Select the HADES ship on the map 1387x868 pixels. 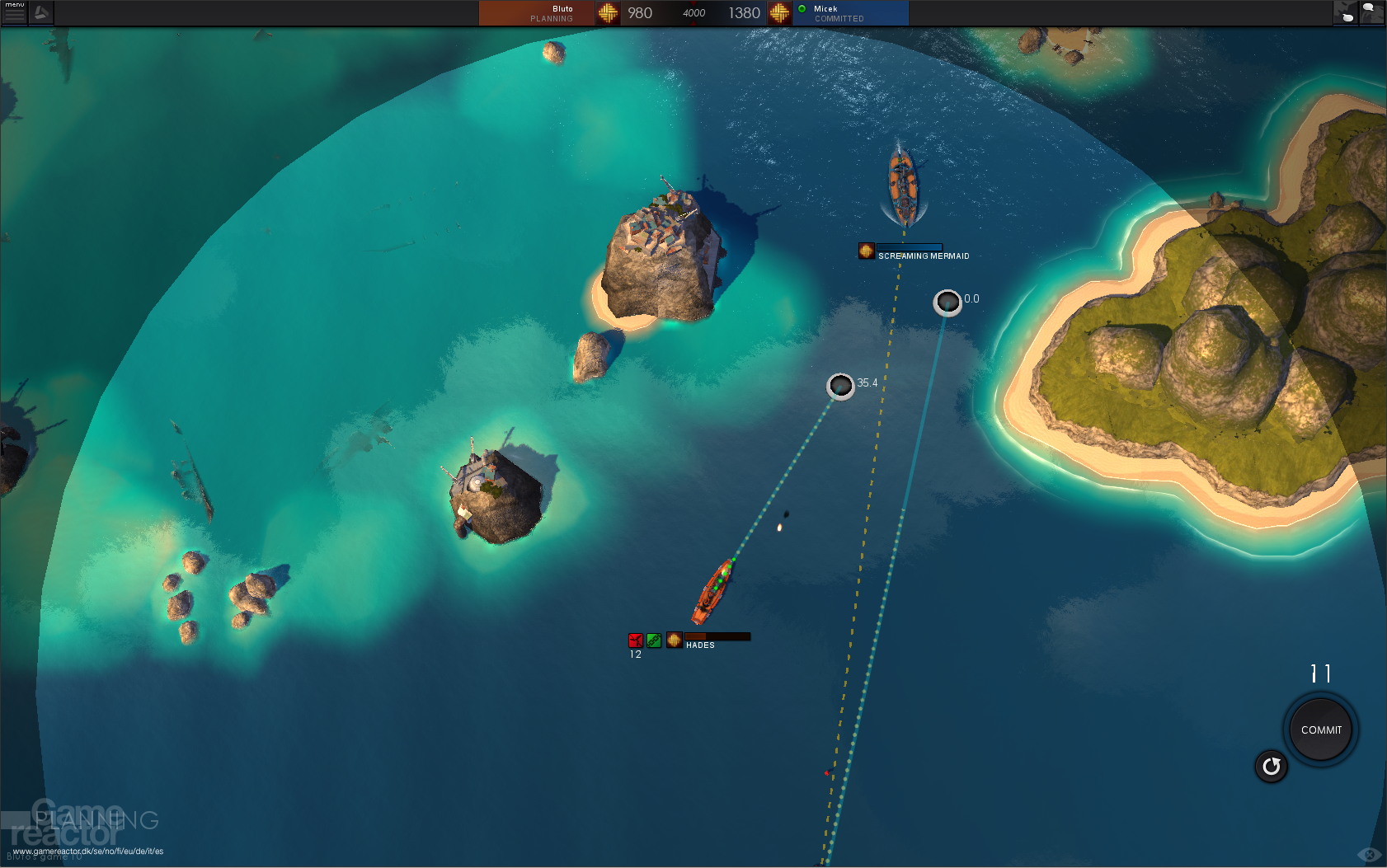(x=711, y=589)
